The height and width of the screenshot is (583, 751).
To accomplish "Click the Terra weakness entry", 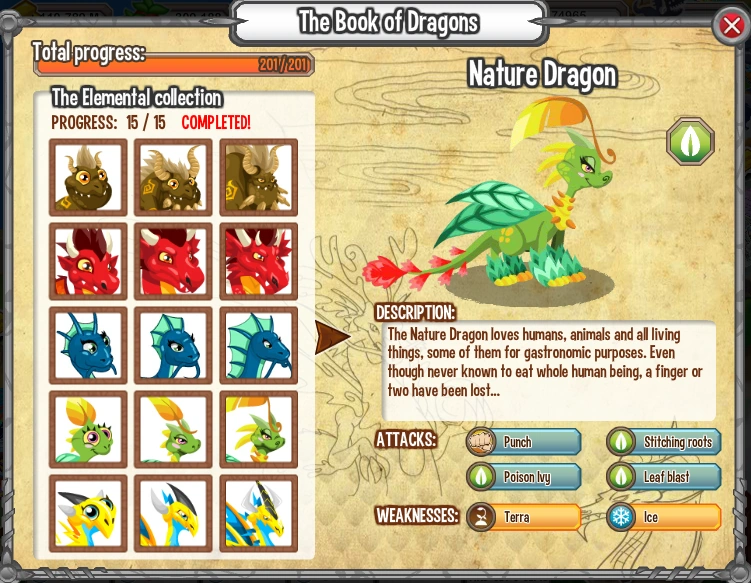I will (524, 517).
